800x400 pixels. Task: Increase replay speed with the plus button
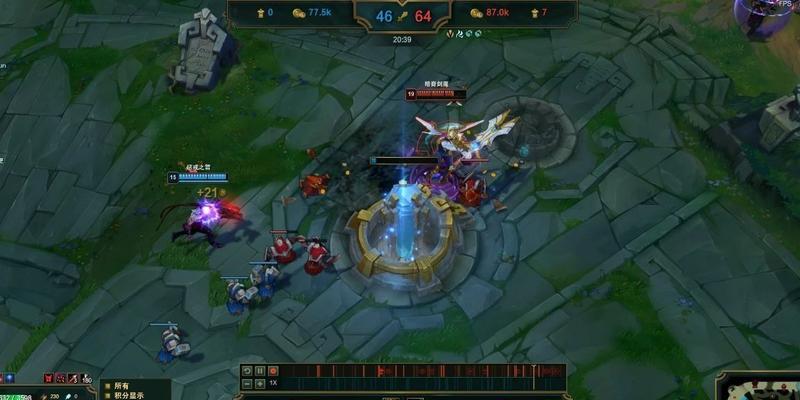(259, 383)
